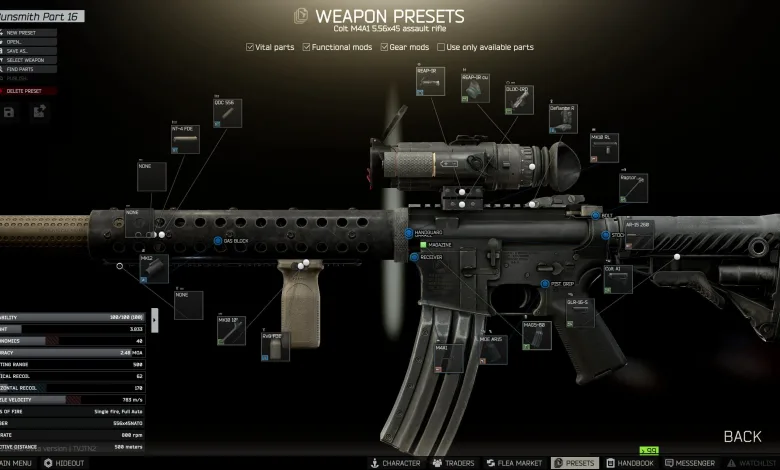Open the Messenger tab
This screenshot has width=780, height=470.
point(689,464)
